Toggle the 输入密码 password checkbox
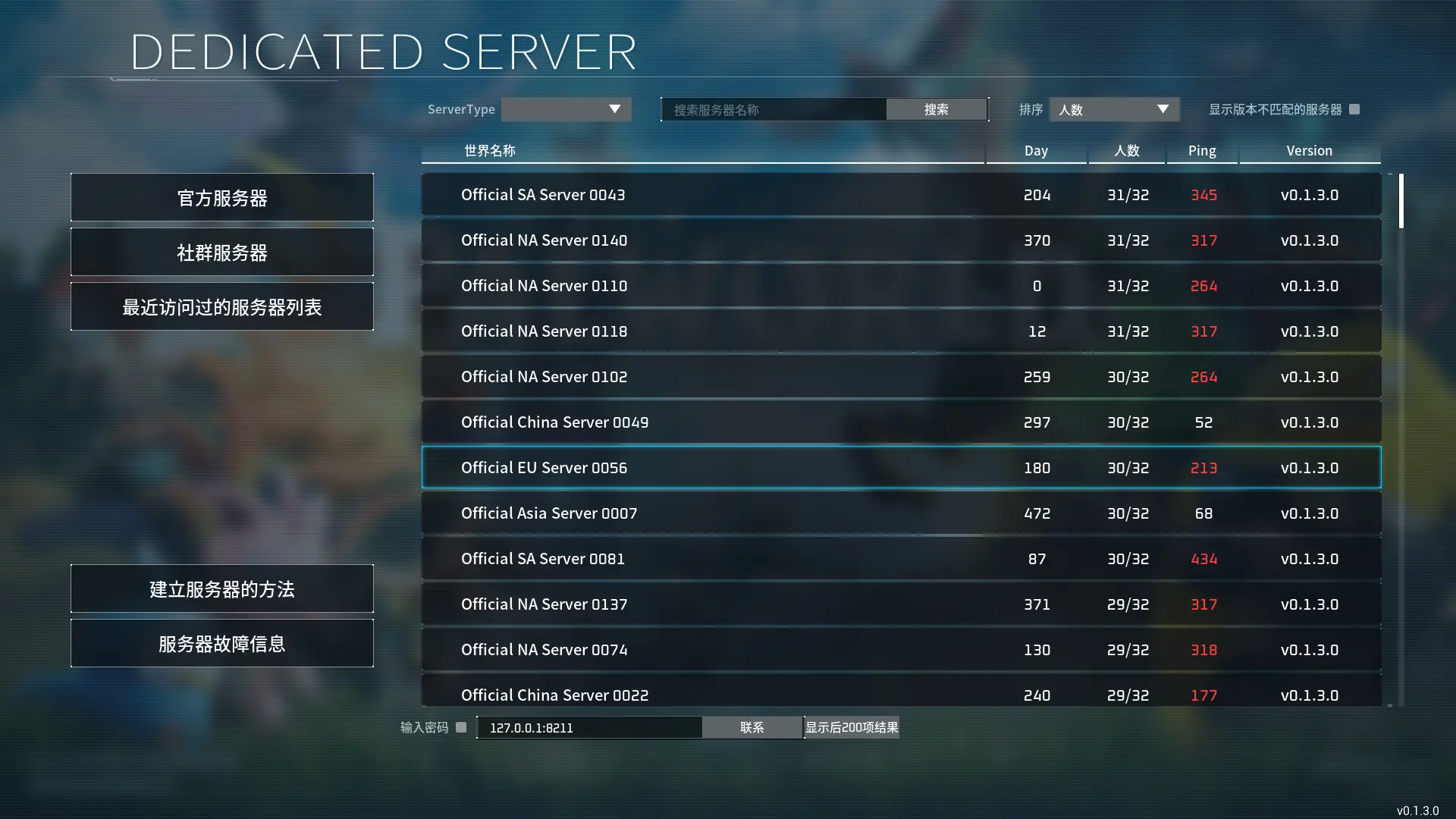1456x819 pixels. (x=461, y=727)
